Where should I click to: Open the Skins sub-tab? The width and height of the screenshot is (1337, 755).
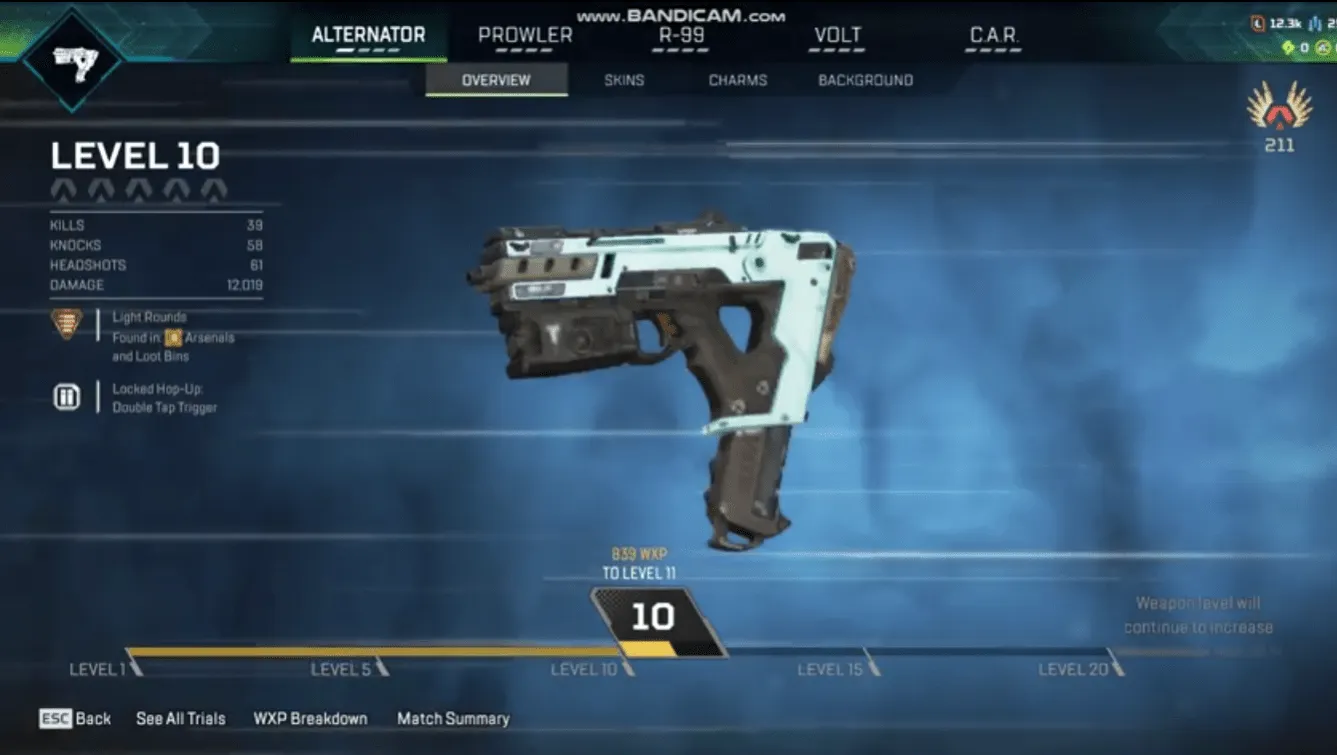[624, 80]
